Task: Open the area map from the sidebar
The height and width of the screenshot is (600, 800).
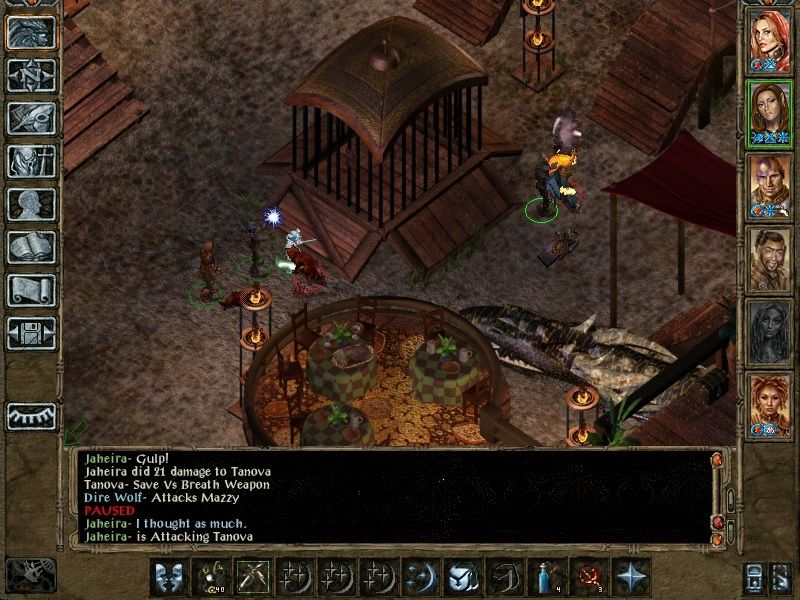Action: coord(31,75)
